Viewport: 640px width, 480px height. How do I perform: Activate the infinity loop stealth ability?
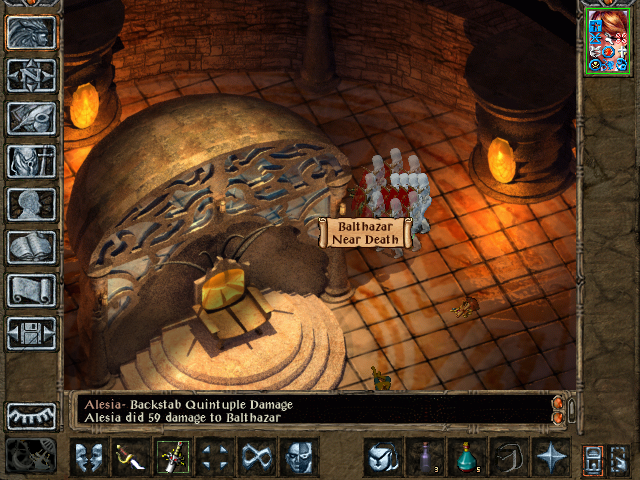[257, 457]
